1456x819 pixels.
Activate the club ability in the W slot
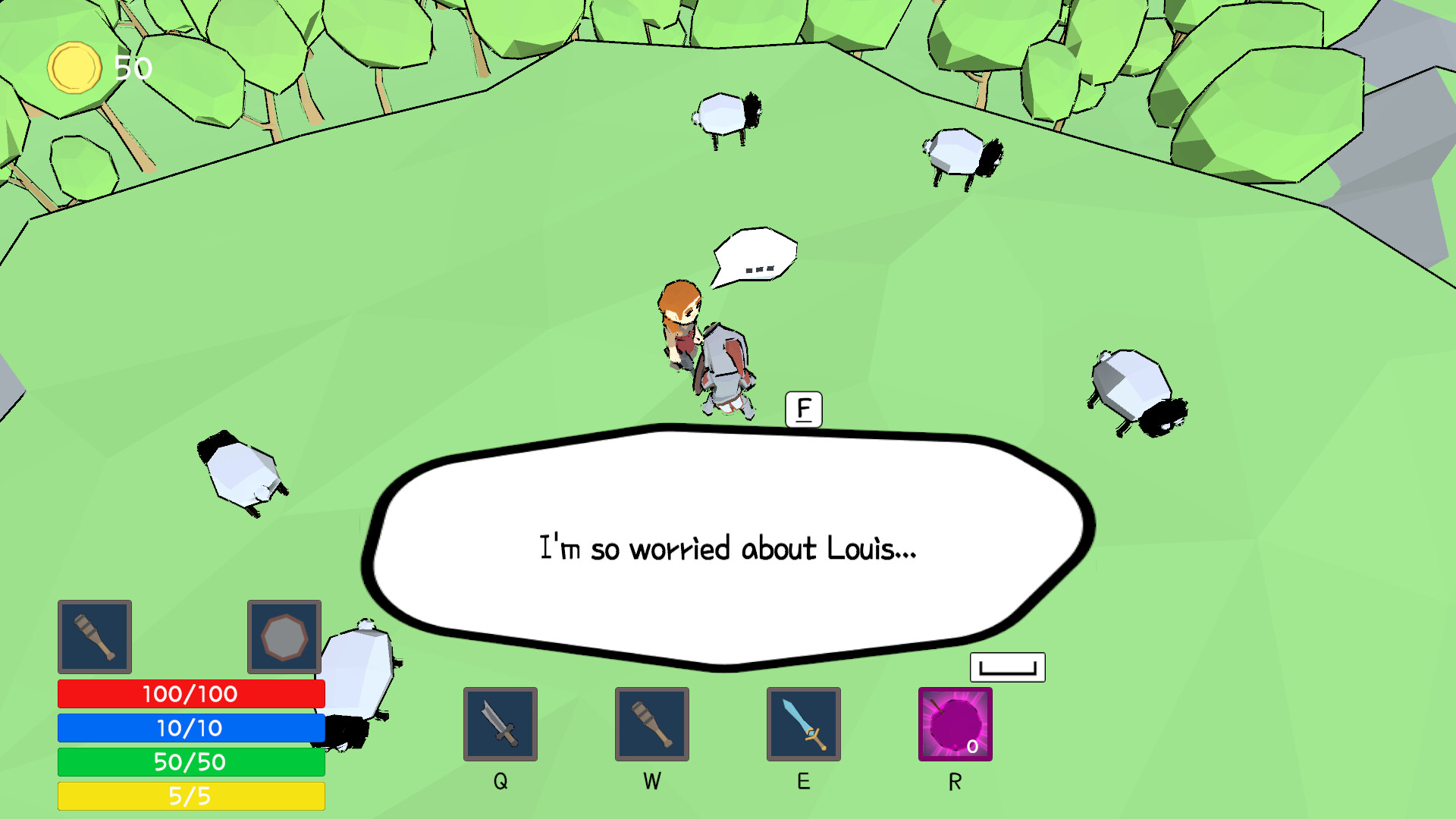[x=651, y=723]
